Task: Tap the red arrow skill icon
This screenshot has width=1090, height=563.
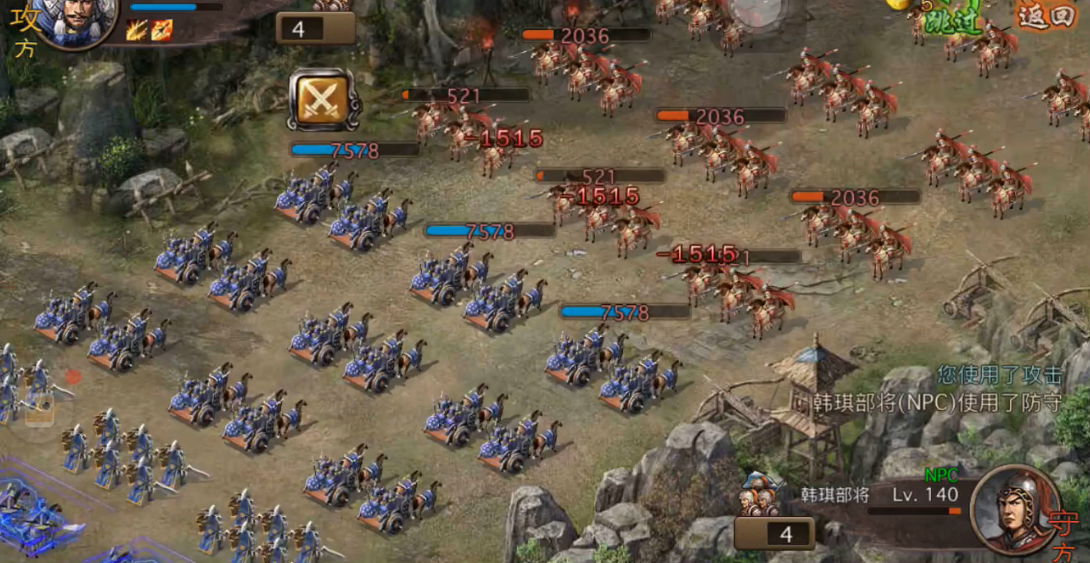Action: [x=162, y=30]
